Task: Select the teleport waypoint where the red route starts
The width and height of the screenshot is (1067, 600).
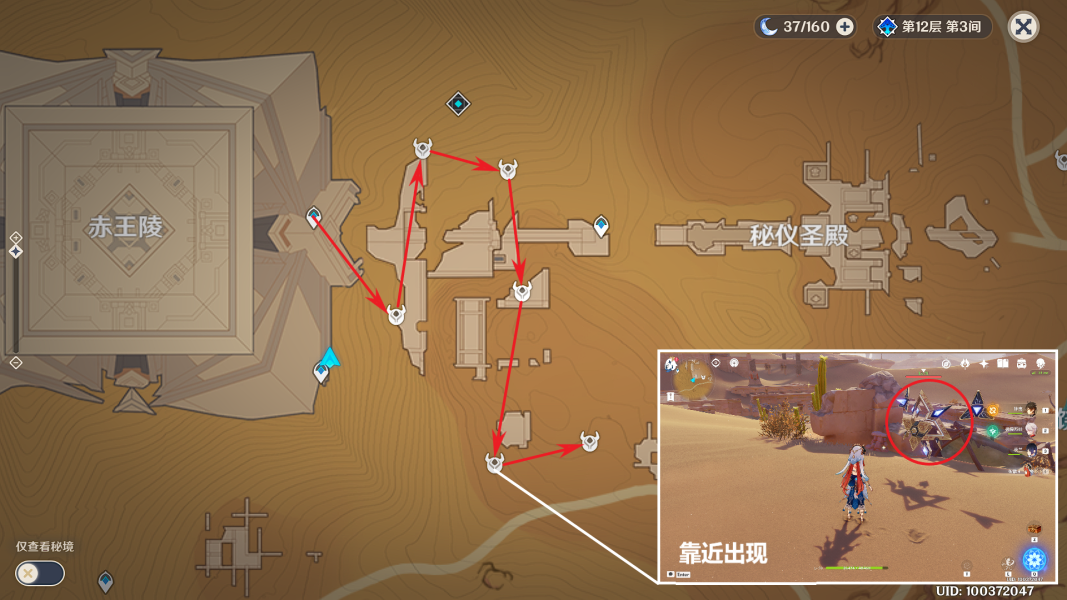Action: click(x=313, y=217)
